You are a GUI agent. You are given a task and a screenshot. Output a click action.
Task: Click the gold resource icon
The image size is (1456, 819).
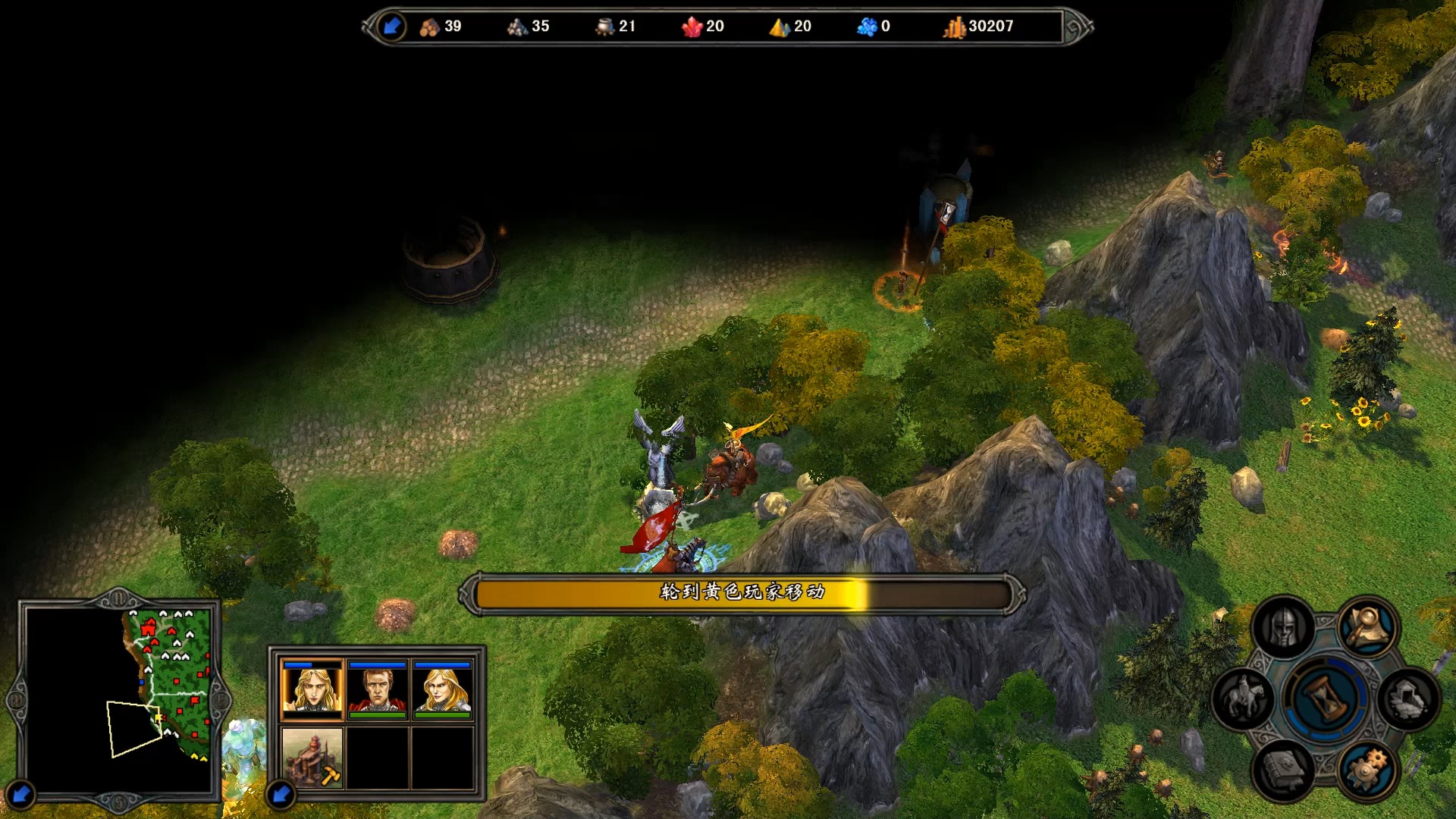[x=954, y=27]
